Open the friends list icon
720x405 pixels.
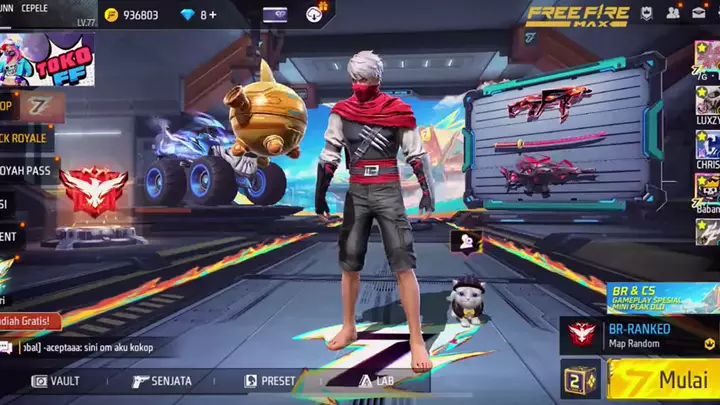click(673, 13)
